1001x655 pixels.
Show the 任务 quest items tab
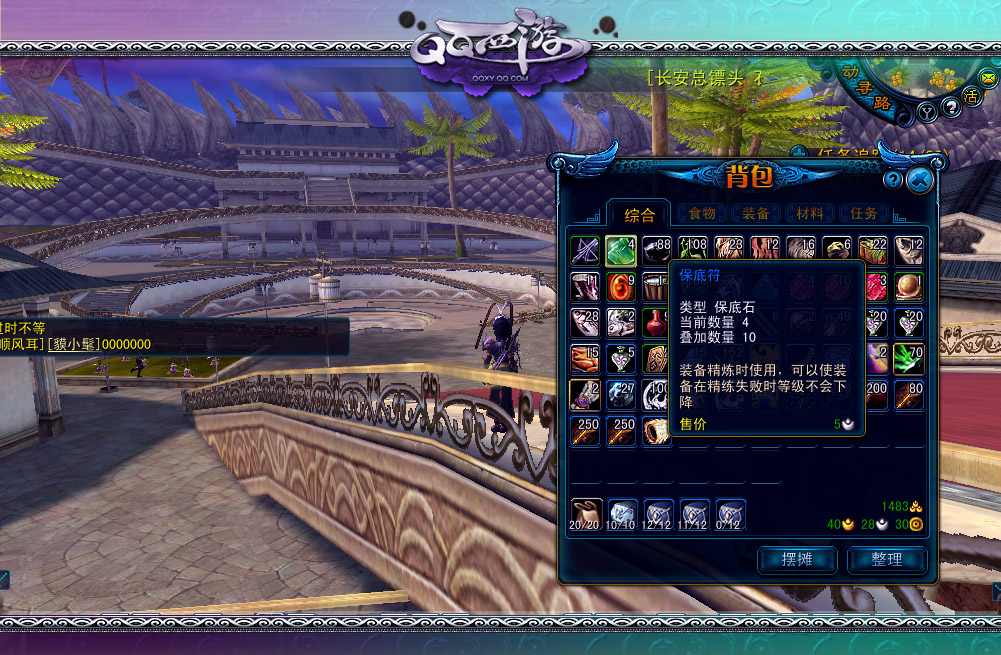coord(863,213)
